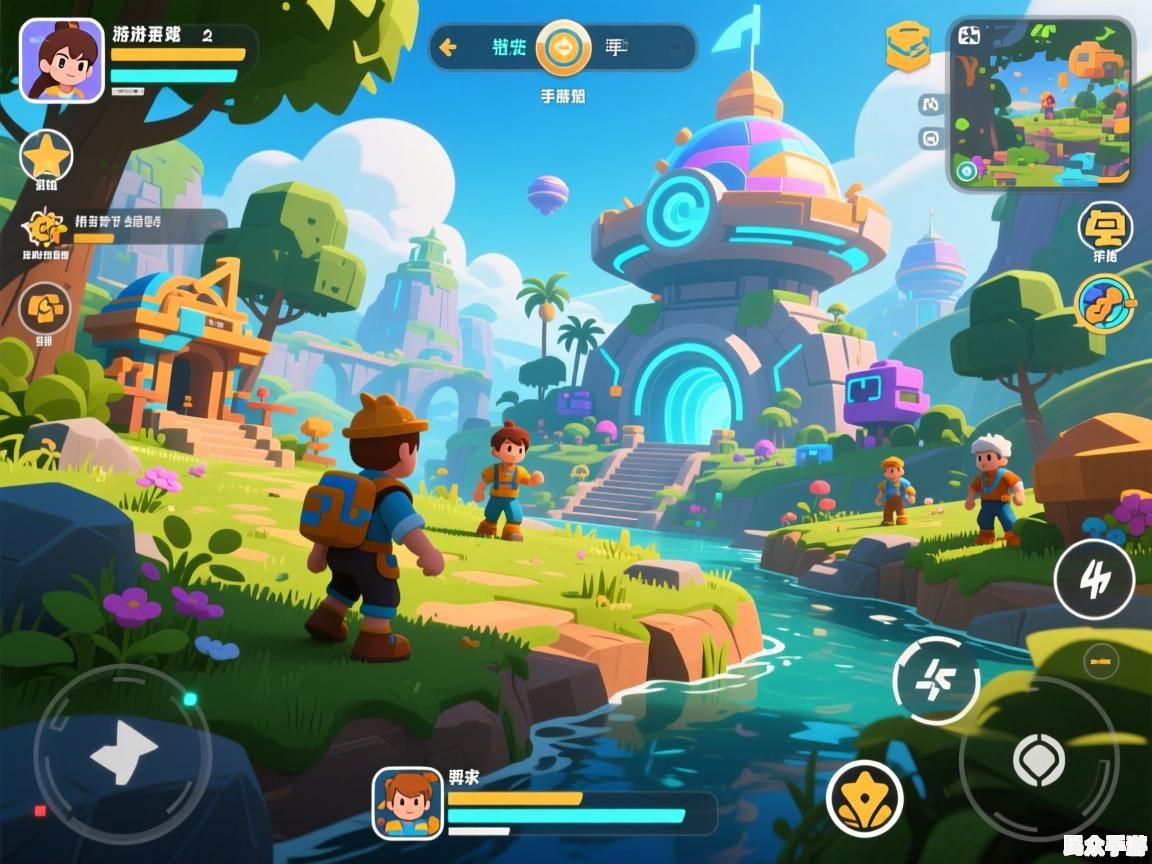Tap the teal ring locator on the minimap
This screenshot has width=1152, height=864.
click(x=966, y=171)
